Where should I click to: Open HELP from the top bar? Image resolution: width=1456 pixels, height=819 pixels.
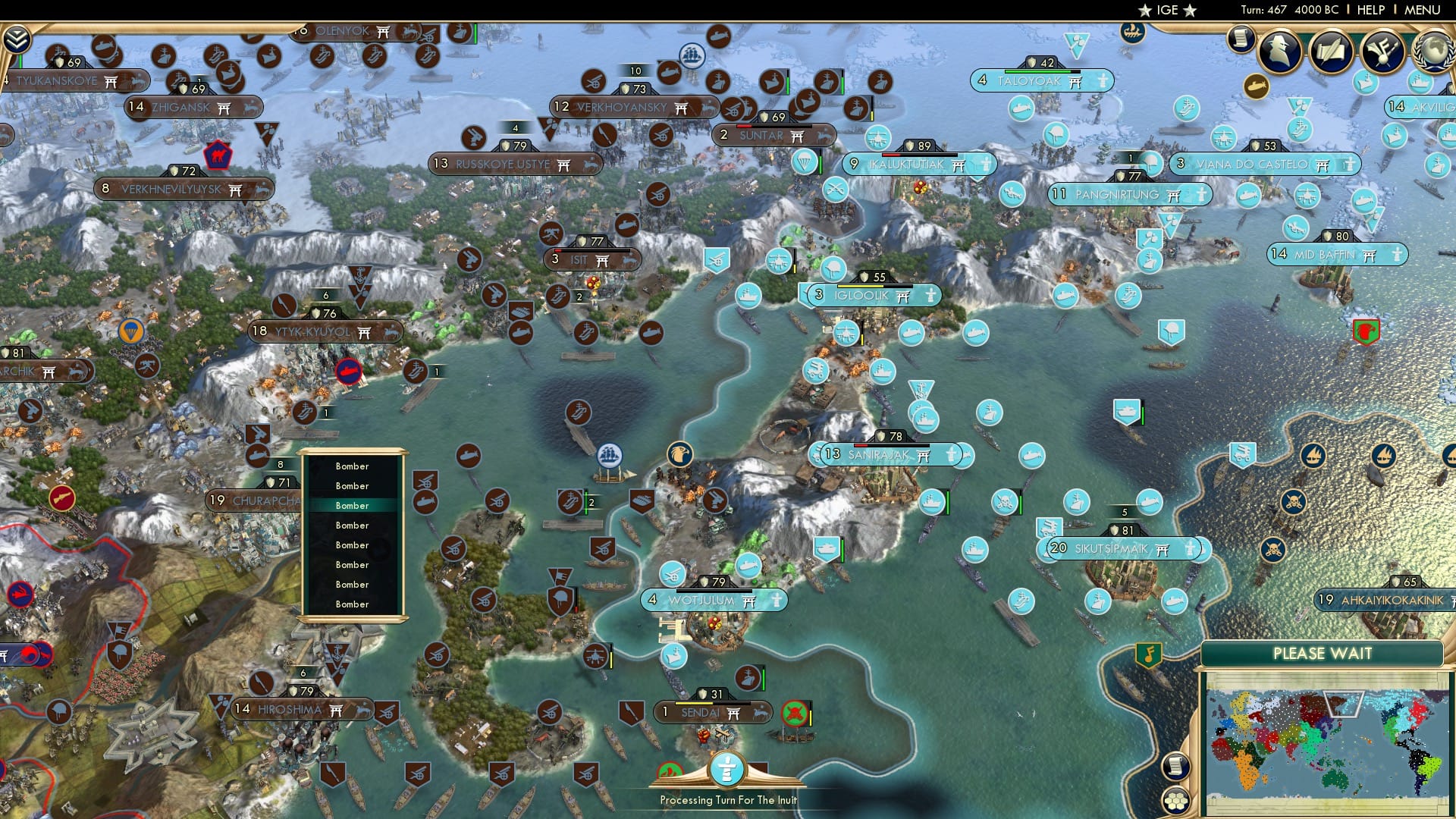click(1371, 9)
